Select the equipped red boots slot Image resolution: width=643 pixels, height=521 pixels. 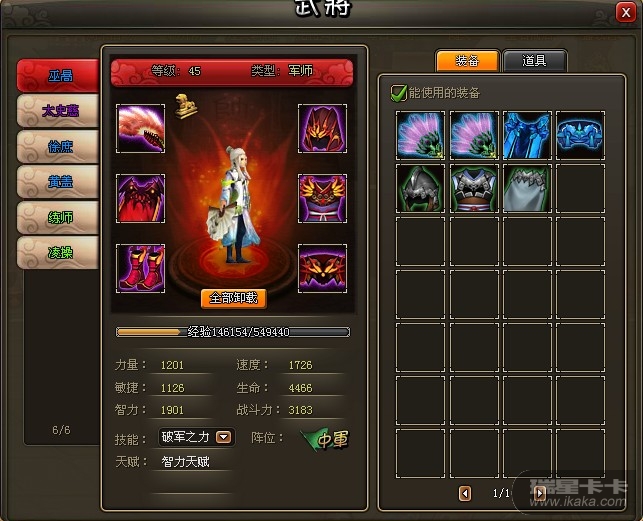pyautogui.click(x=141, y=268)
